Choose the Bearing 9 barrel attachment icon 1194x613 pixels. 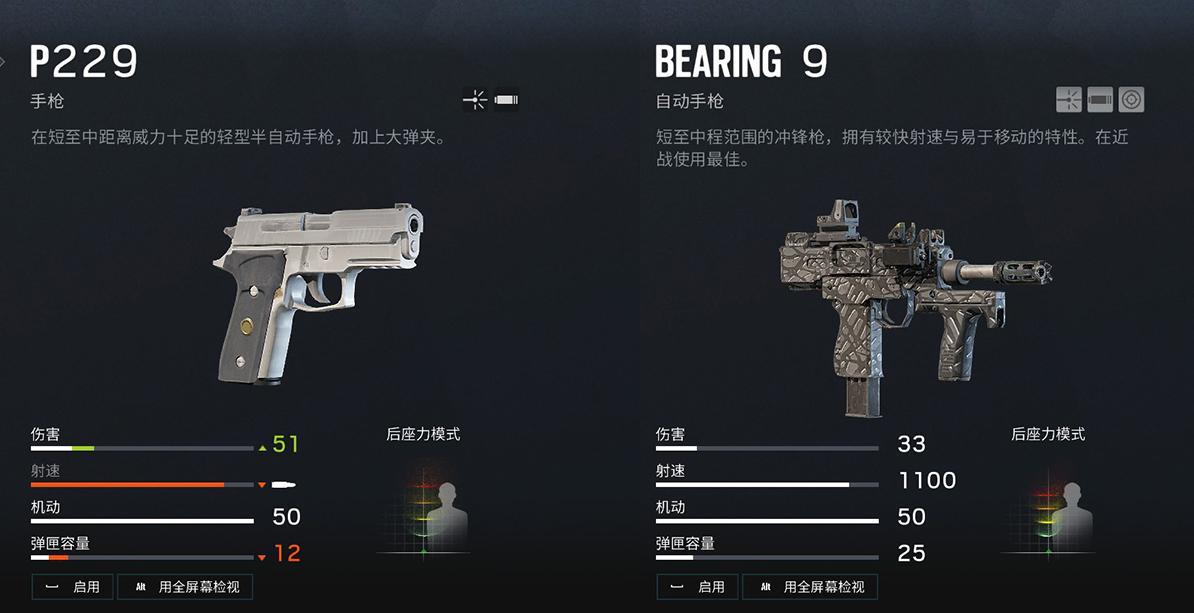coord(1100,100)
